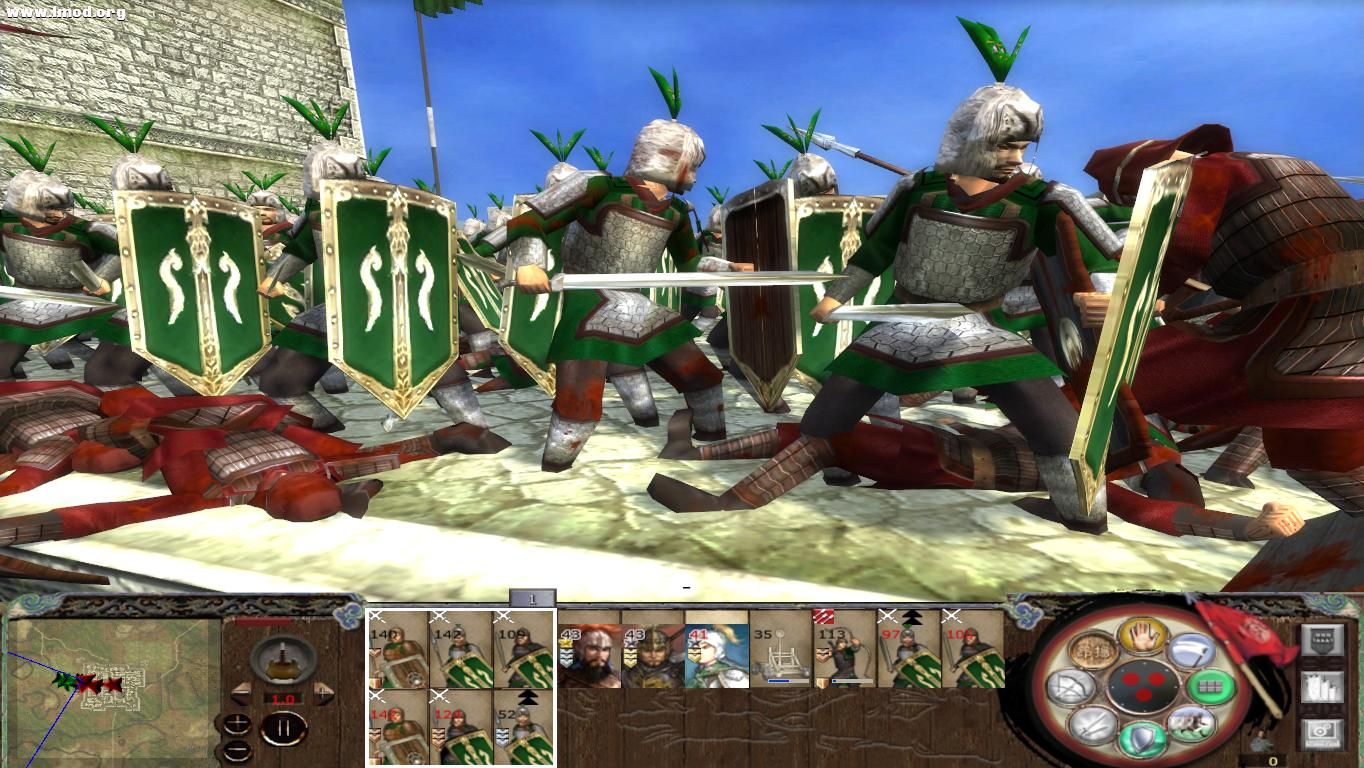Open the army details scrolls button
Screen dimensions: 1364x768
pyautogui.click(x=1323, y=686)
